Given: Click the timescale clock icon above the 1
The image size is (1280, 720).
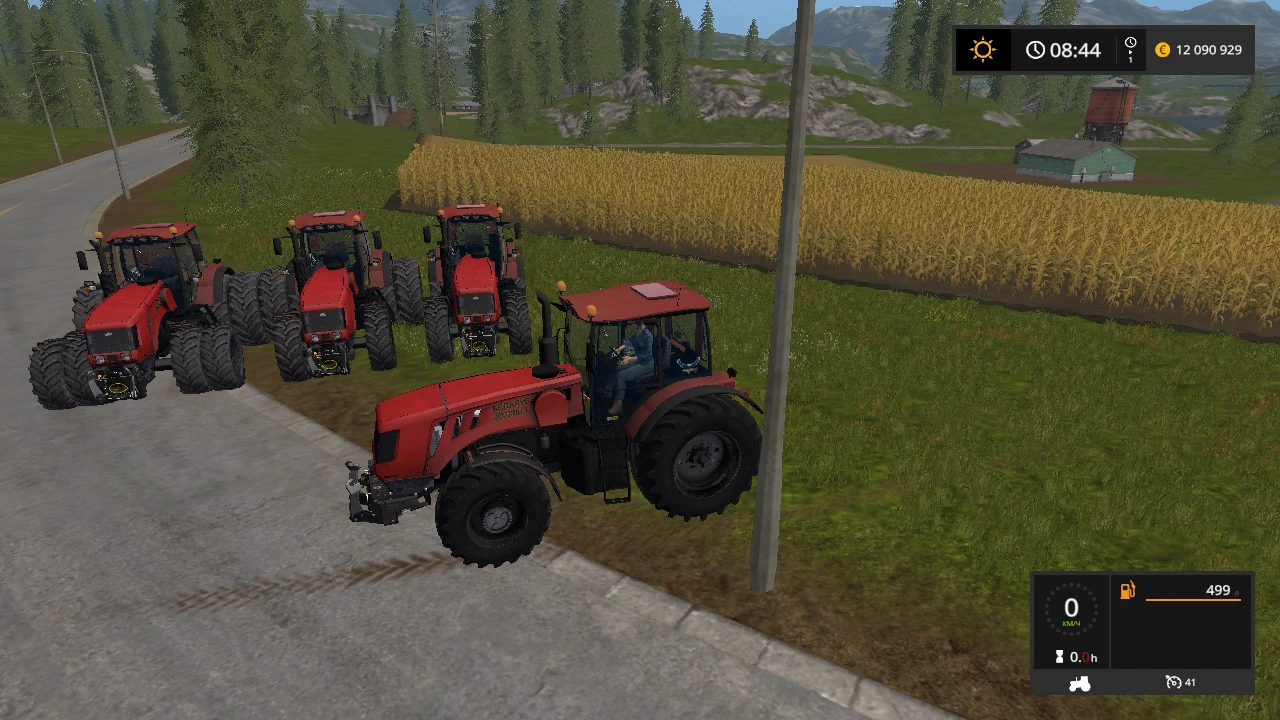Looking at the screenshot, I should (x=1131, y=43).
